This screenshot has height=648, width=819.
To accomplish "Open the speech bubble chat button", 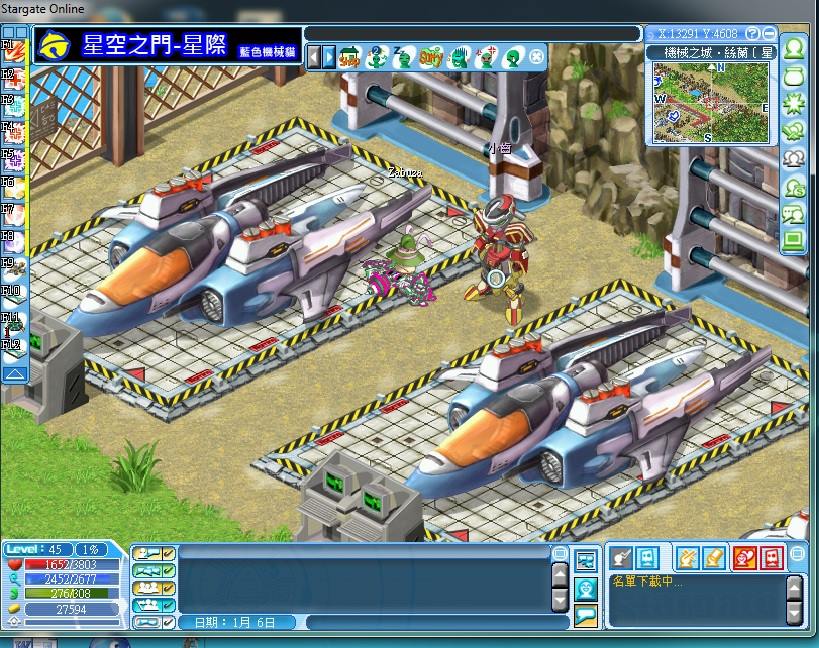I will (x=587, y=613).
